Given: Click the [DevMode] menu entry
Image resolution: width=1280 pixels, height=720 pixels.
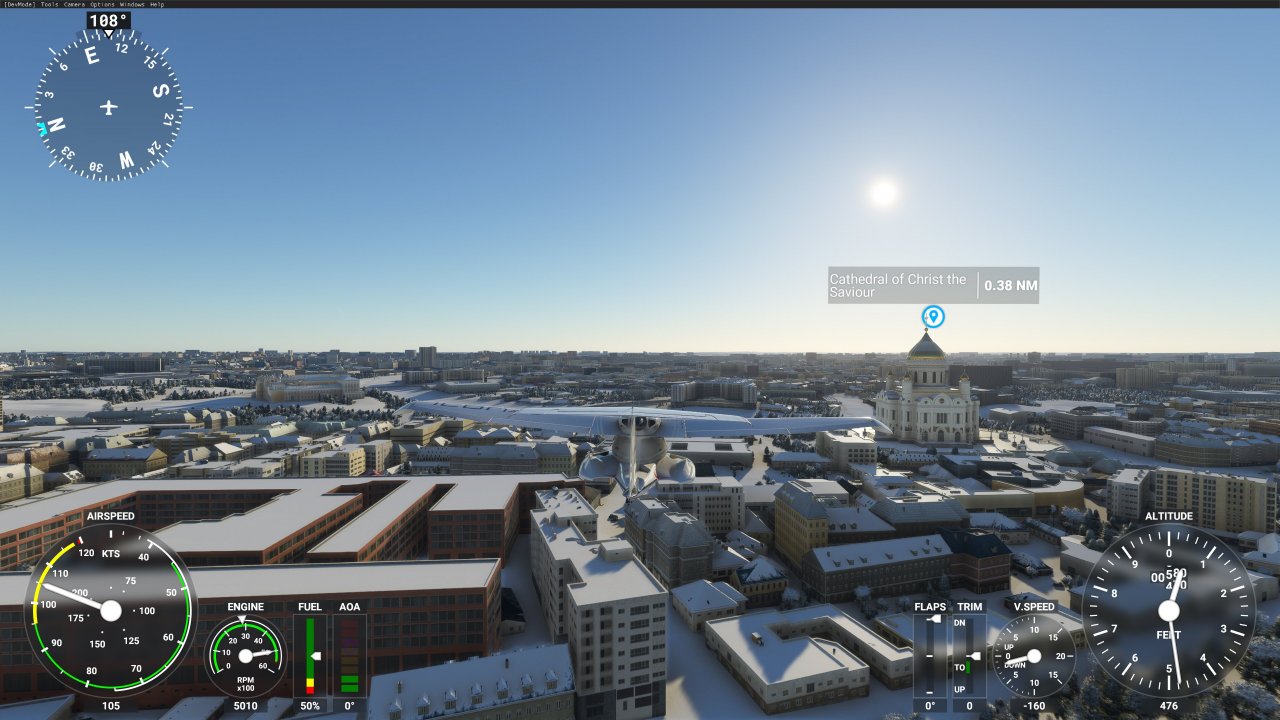Looking at the screenshot, I should [x=18, y=4].
